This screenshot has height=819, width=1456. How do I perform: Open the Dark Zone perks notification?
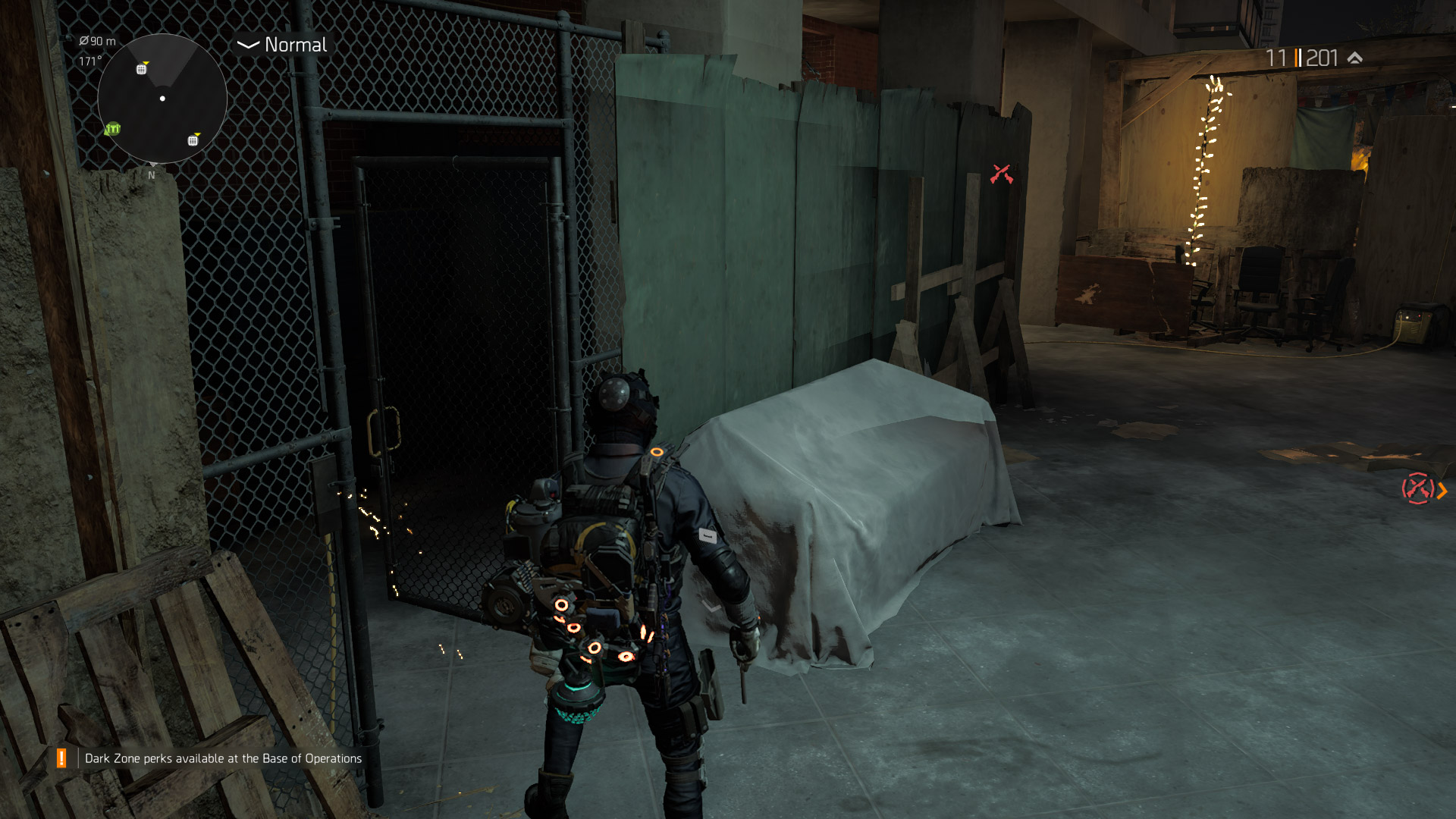(222, 758)
